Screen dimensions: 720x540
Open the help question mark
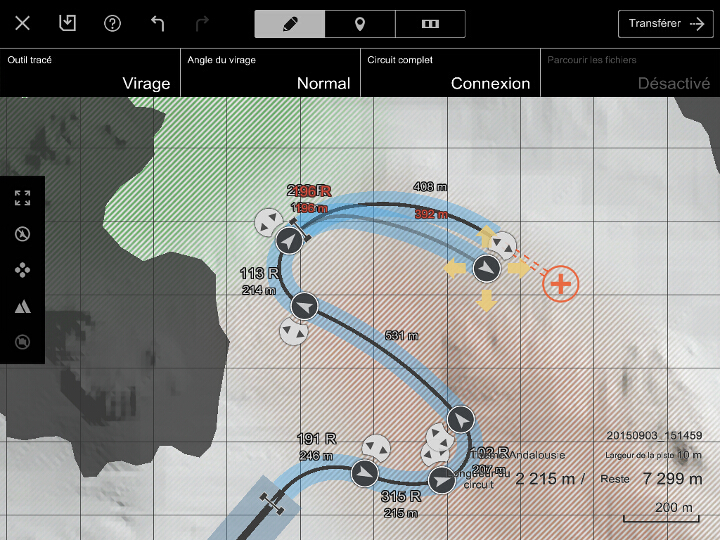coord(112,23)
